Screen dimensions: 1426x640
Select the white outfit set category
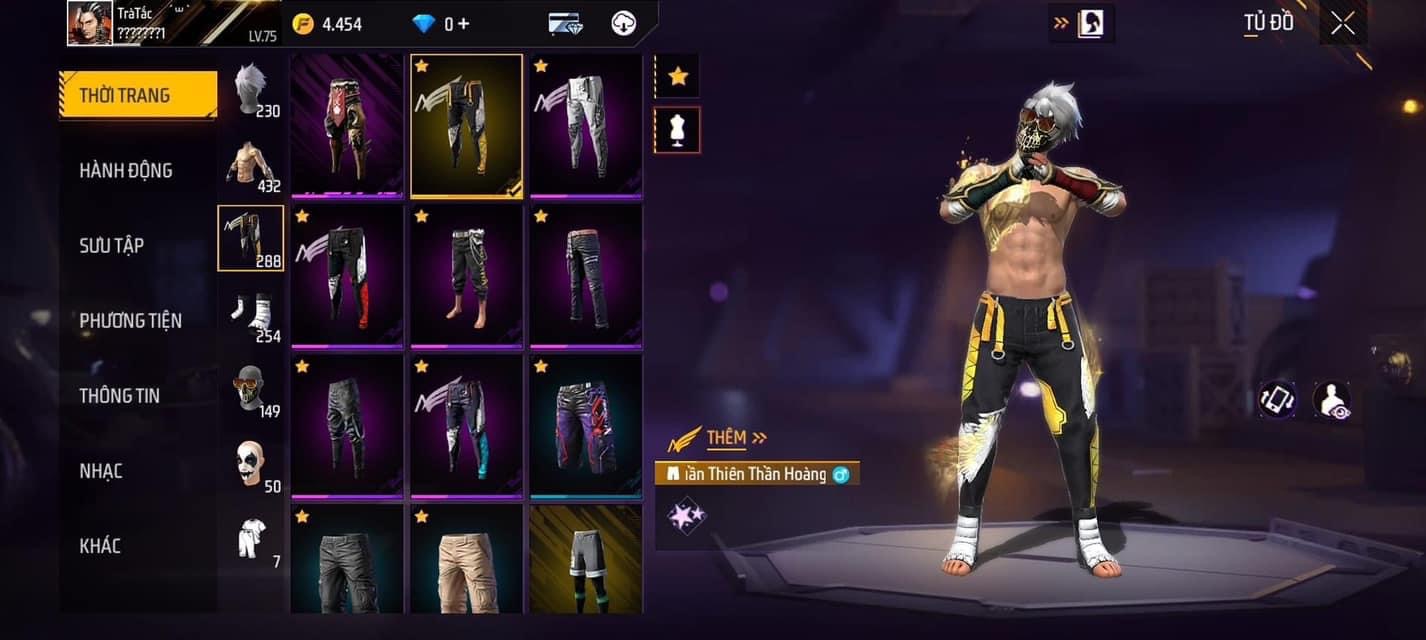(x=250, y=540)
